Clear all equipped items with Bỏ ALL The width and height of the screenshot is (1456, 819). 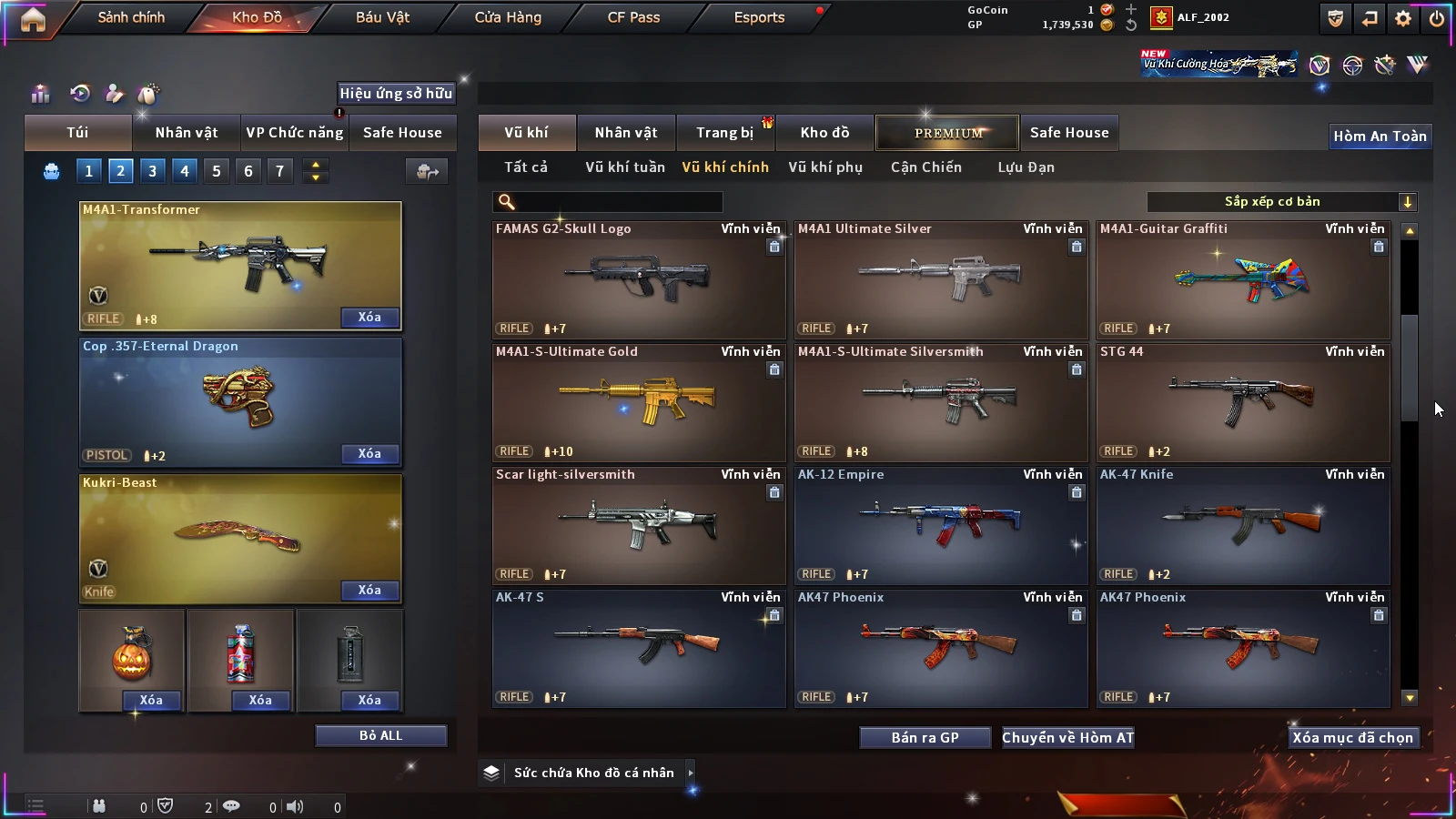click(x=380, y=735)
